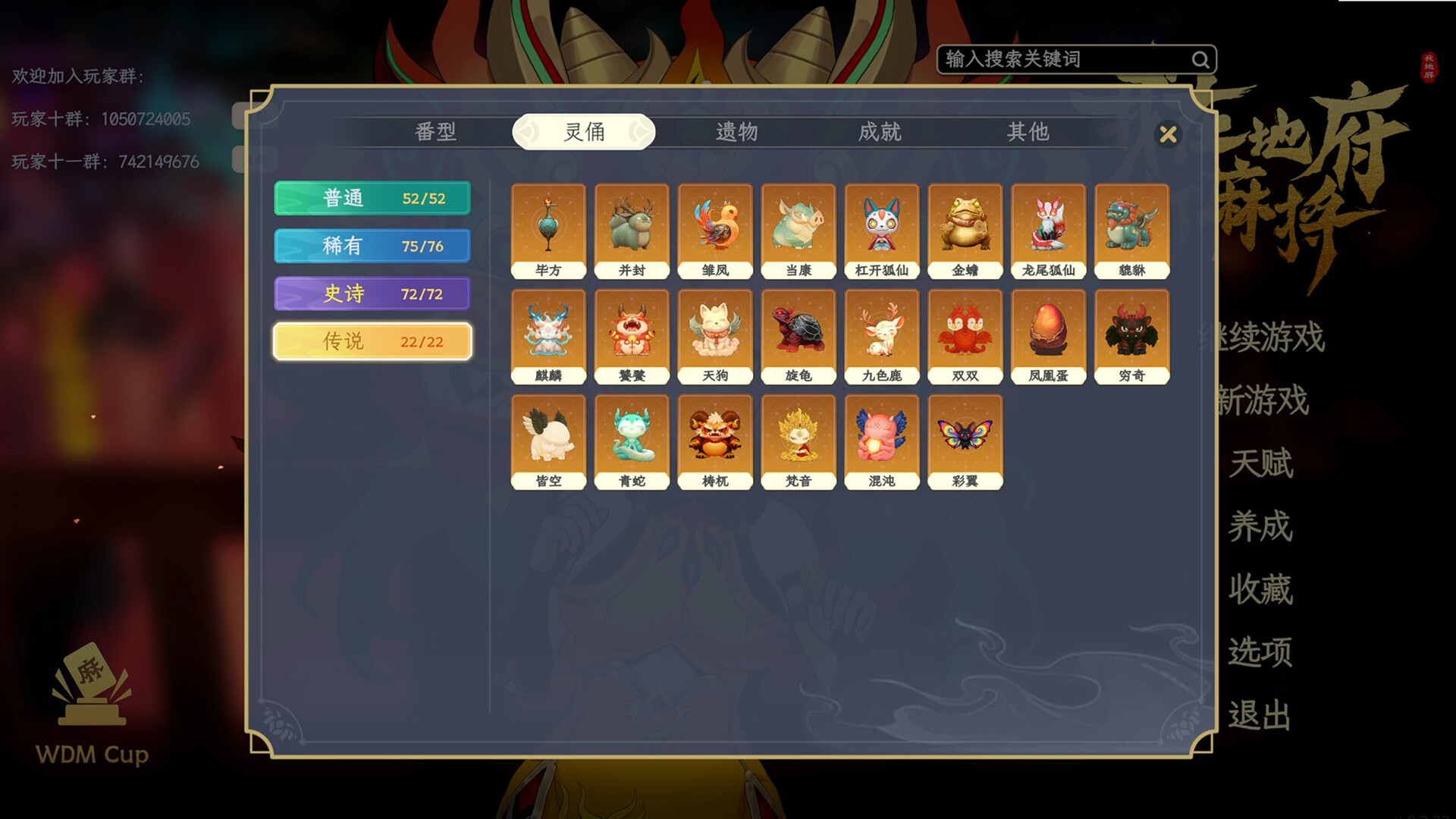Open the 混沌 pink pet icon
Screen dimensions: 1456x819
(881, 440)
